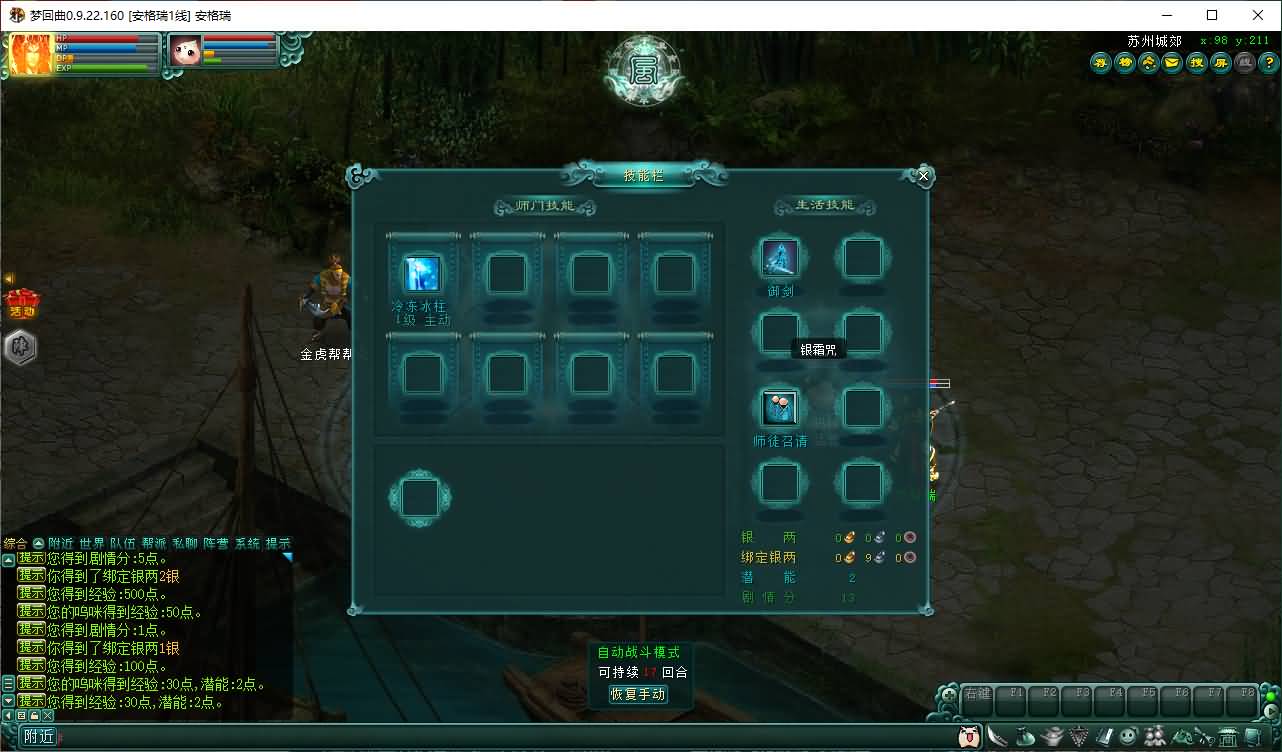Select the 冷冻水柱 skill icon
Image resolution: width=1282 pixels, height=752 pixels.
[421, 272]
